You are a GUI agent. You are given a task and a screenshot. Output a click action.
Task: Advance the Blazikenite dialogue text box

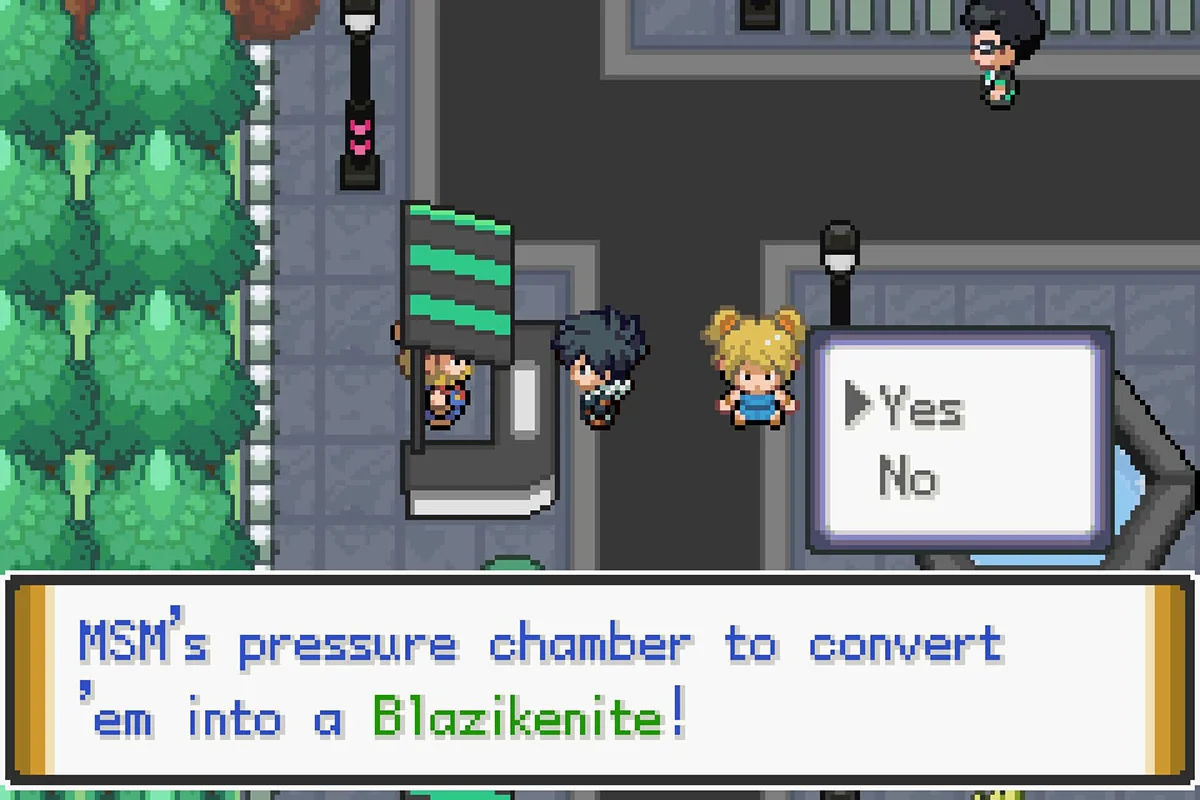click(x=600, y=680)
